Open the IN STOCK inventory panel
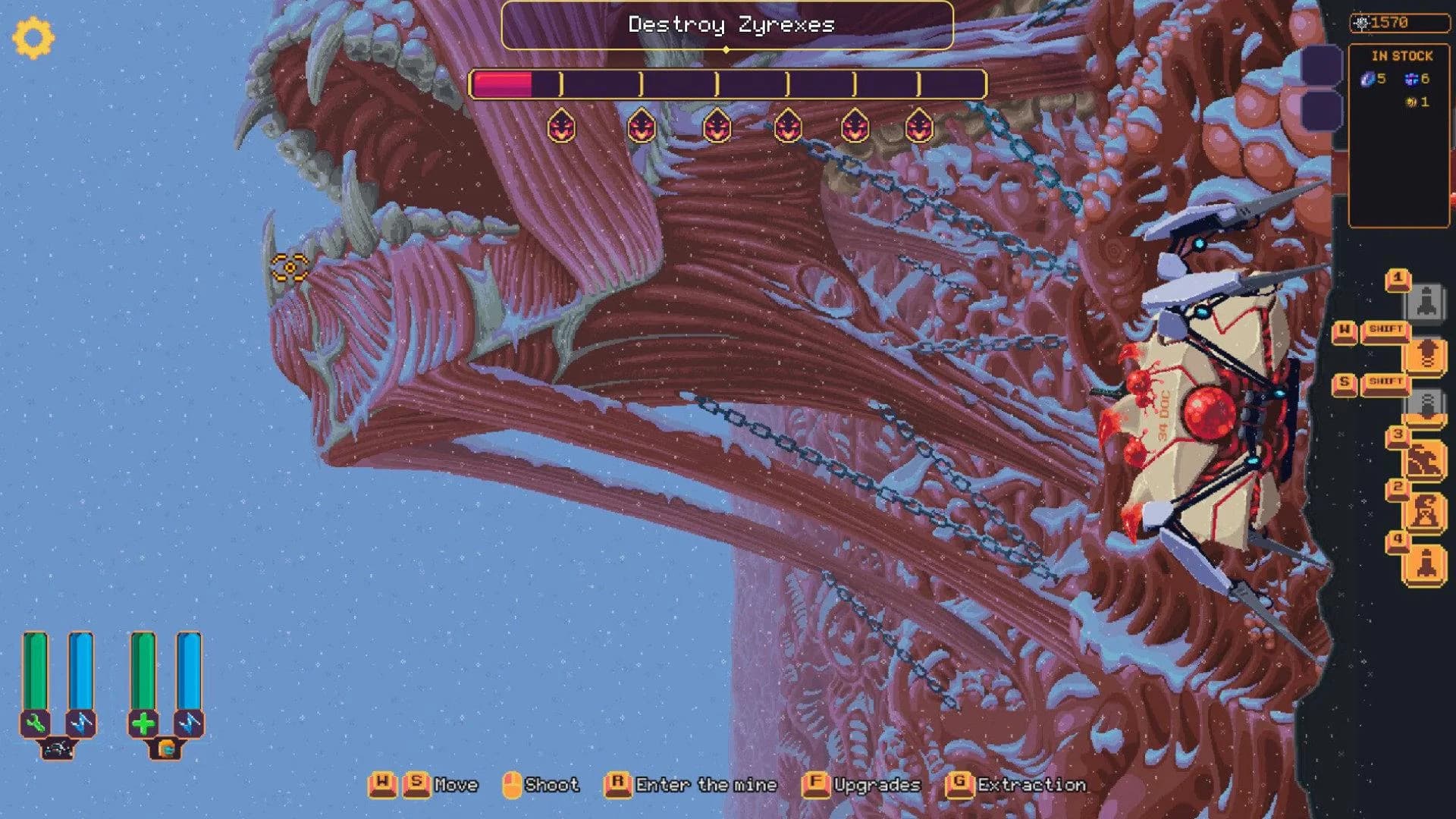The width and height of the screenshot is (1456, 819). 1401,57
